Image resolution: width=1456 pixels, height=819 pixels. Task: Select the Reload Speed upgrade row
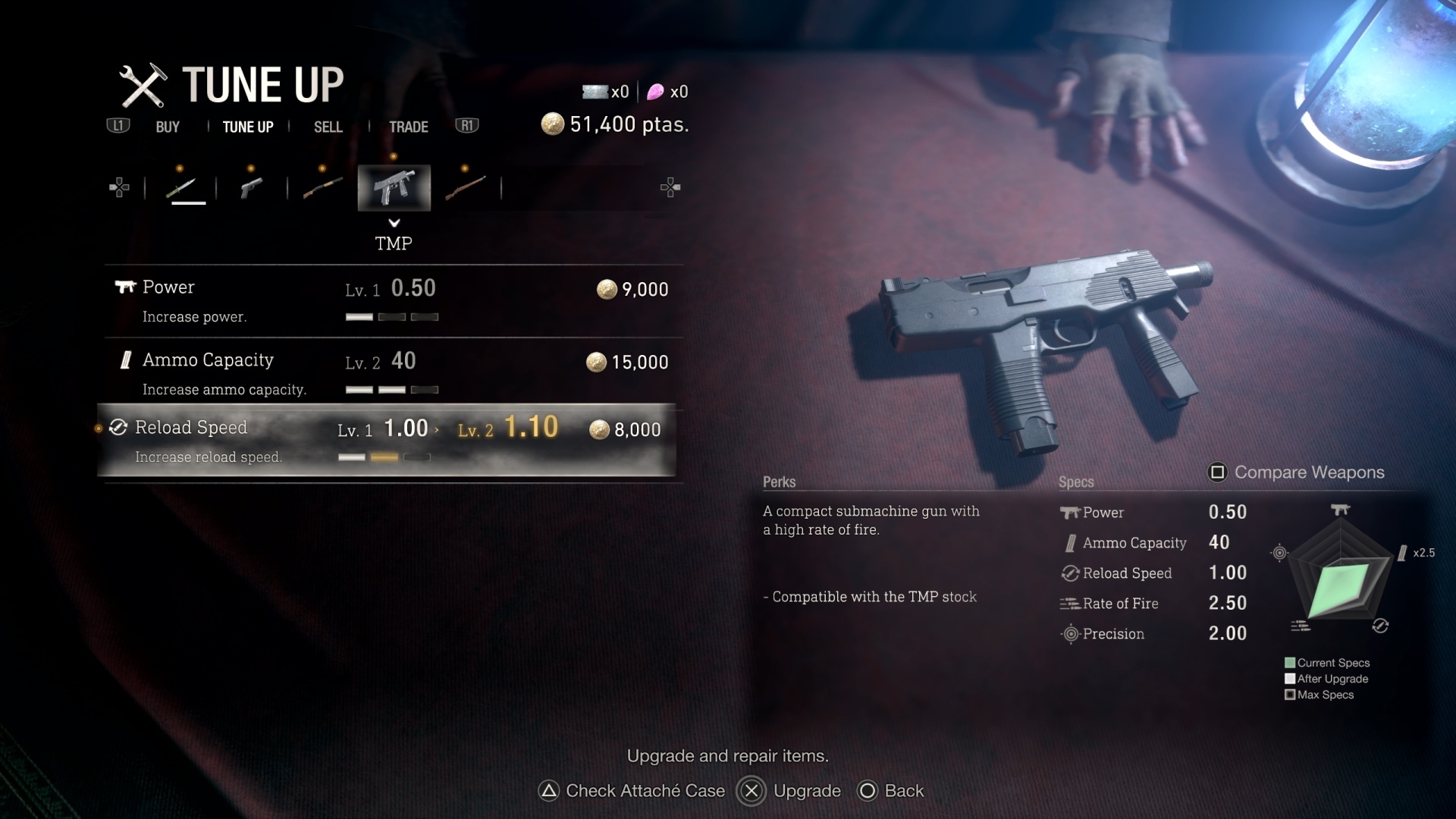point(387,441)
